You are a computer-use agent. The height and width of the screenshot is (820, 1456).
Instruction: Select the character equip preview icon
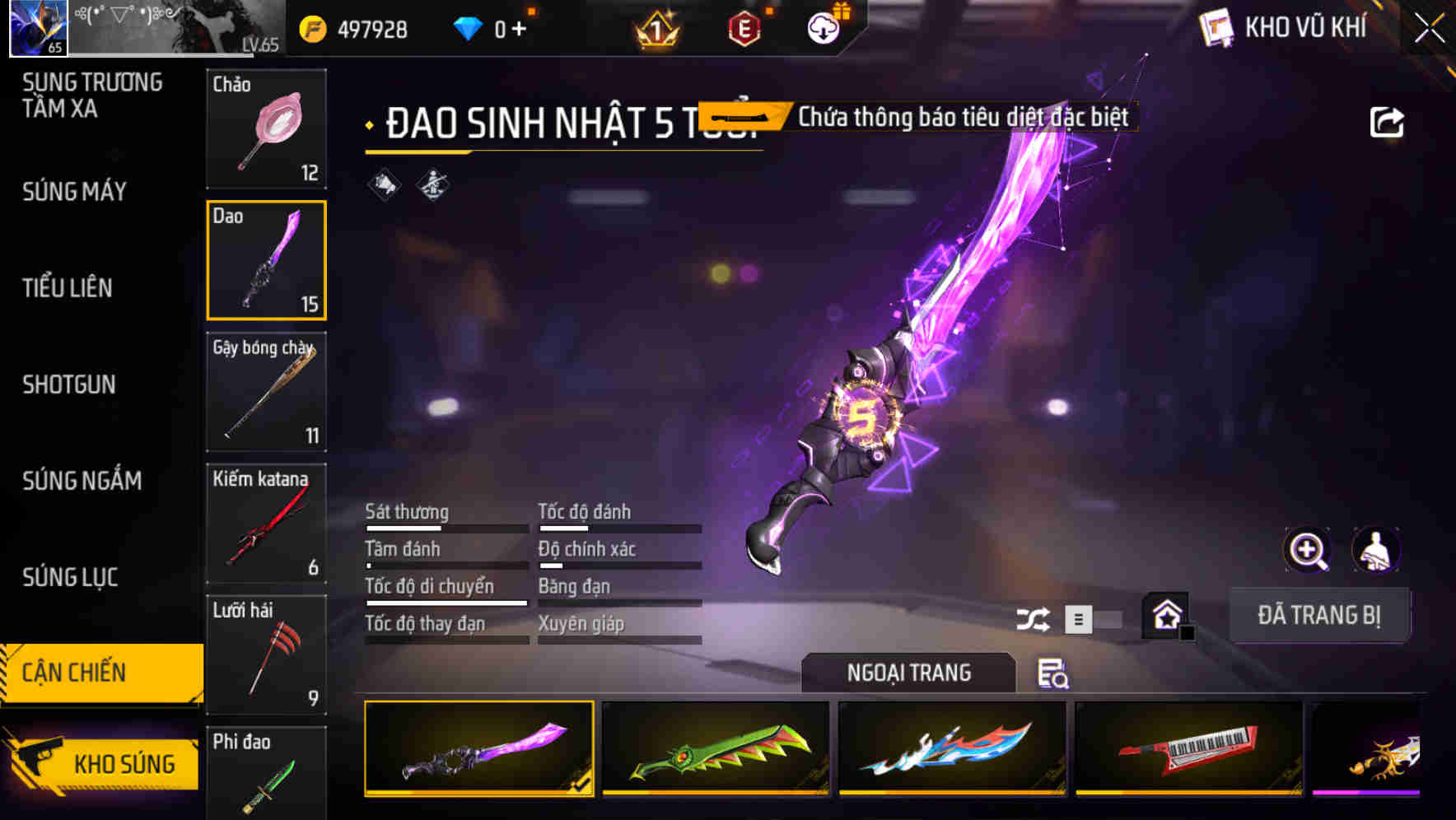1376,550
